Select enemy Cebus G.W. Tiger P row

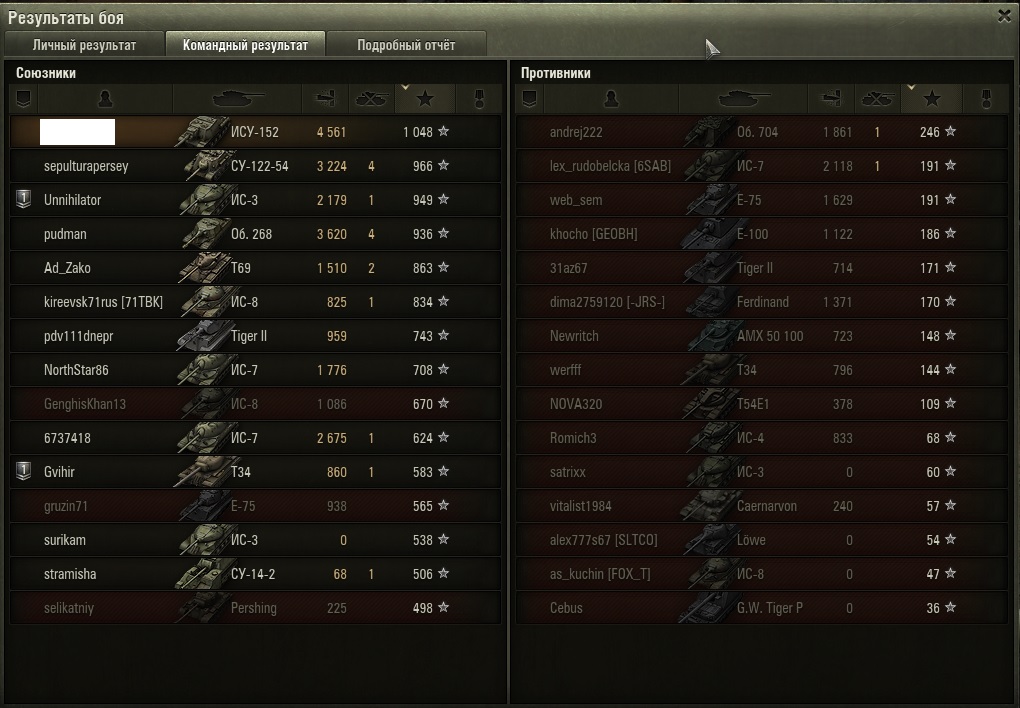coord(760,608)
